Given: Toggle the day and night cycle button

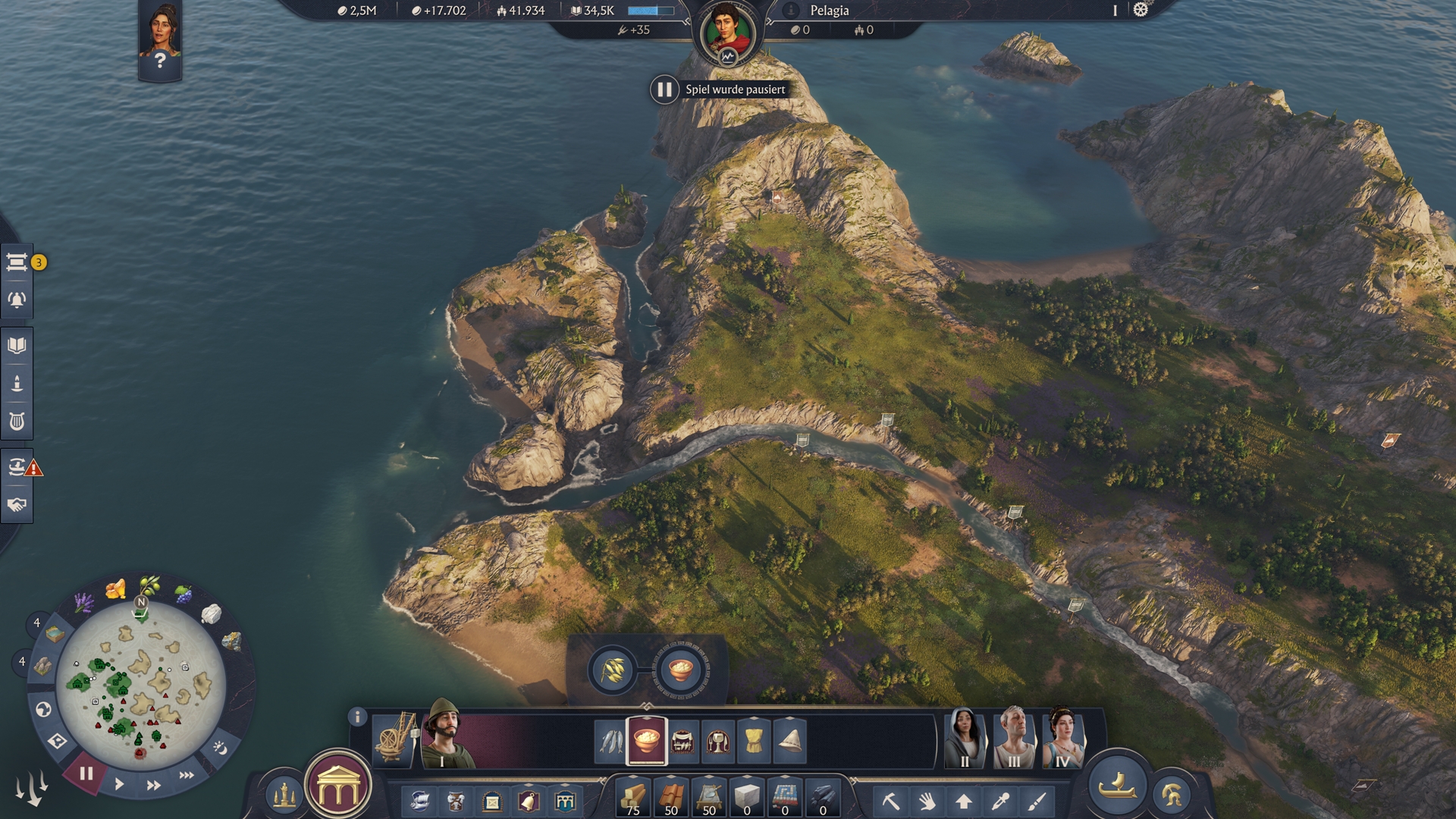Looking at the screenshot, I should (x=220, y=748).
